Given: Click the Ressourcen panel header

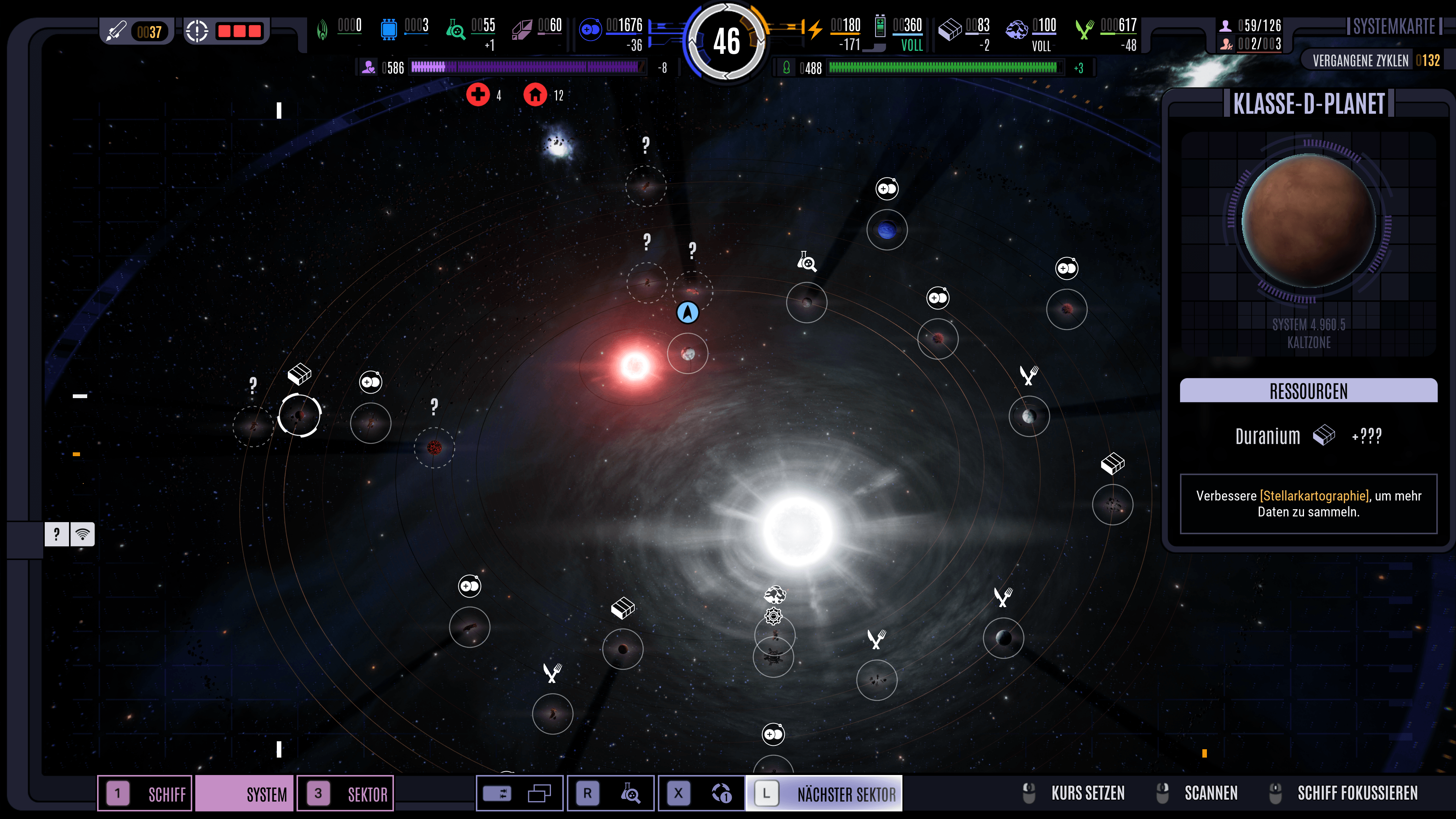Looking at the screenshot, I should point(1309,391).
